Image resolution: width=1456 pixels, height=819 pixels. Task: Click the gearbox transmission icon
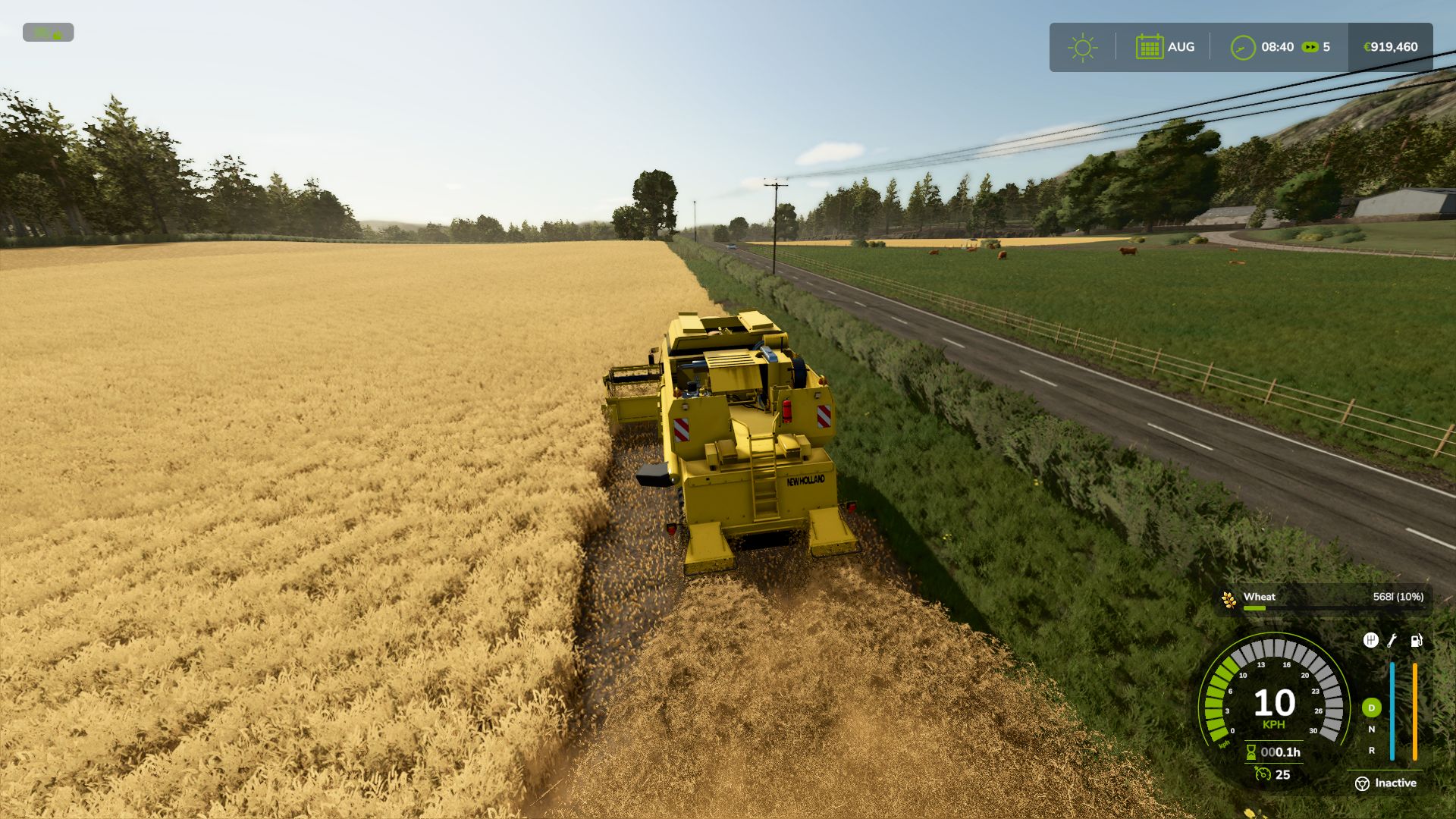[1372, 641]
